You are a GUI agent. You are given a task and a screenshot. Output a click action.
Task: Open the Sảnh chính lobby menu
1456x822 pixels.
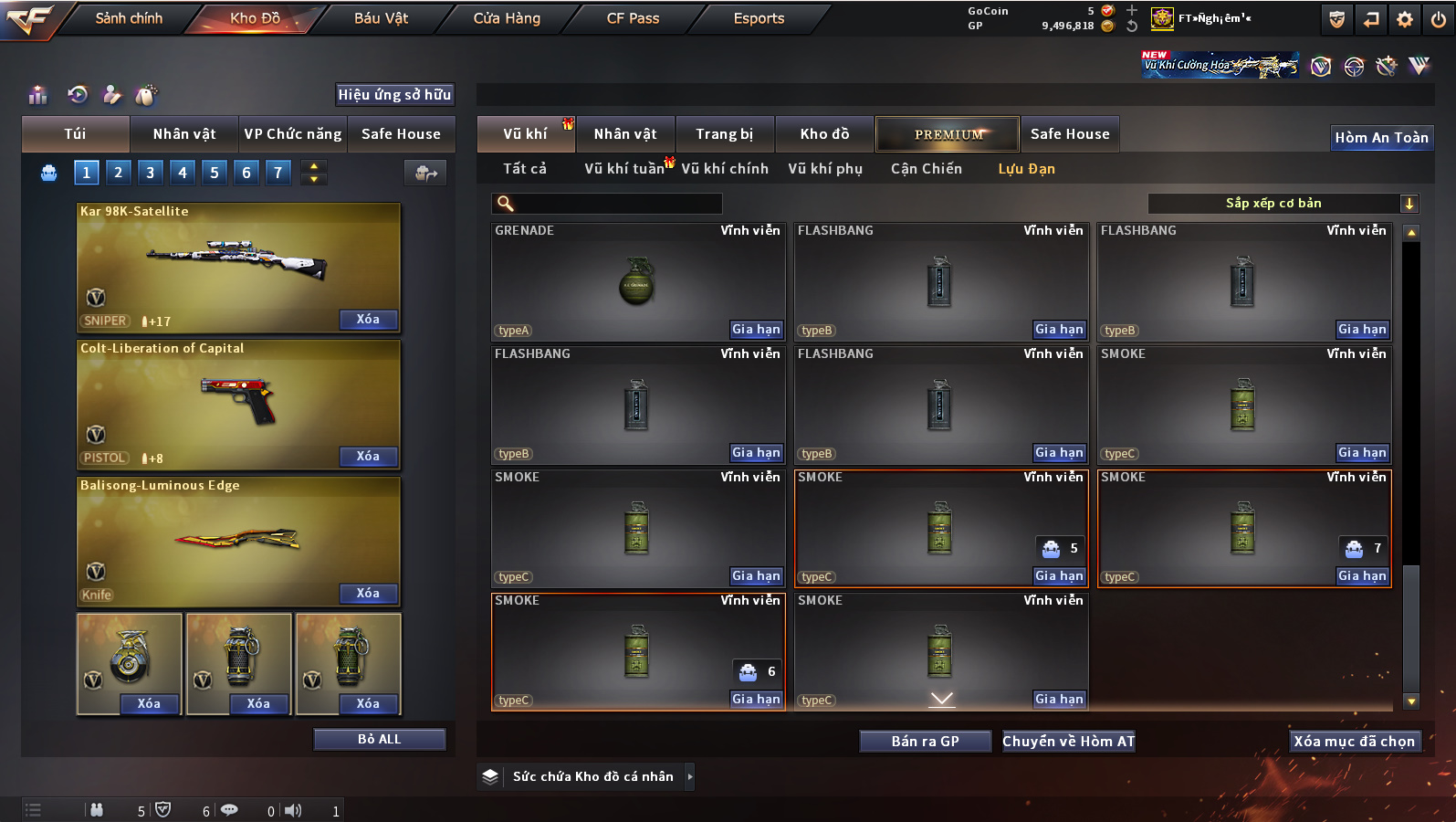pos(129,18)
